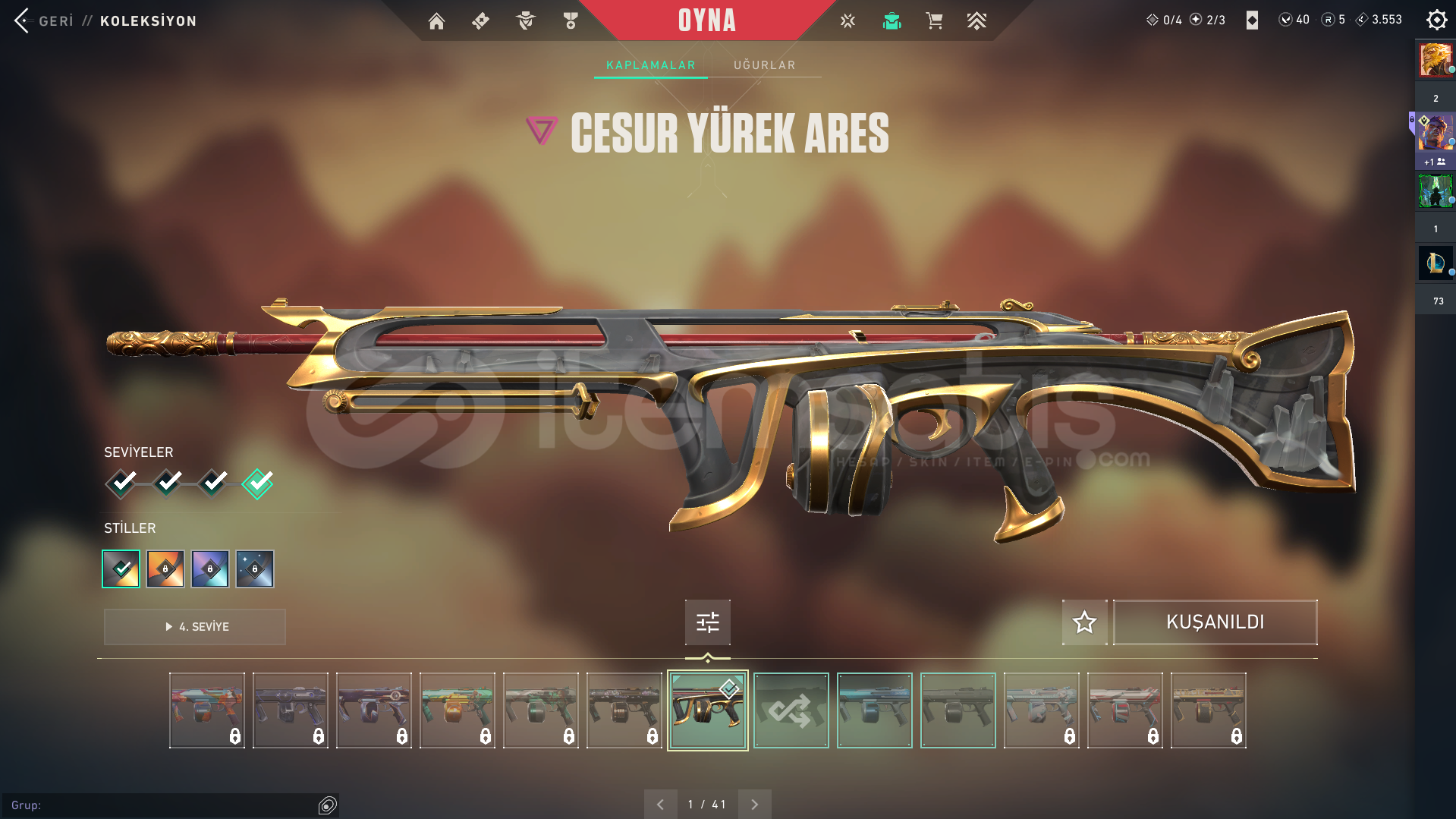This screenshot has height=819, width=1456.
Task: Select the locked orange style variant
Action: pos(165,569)
